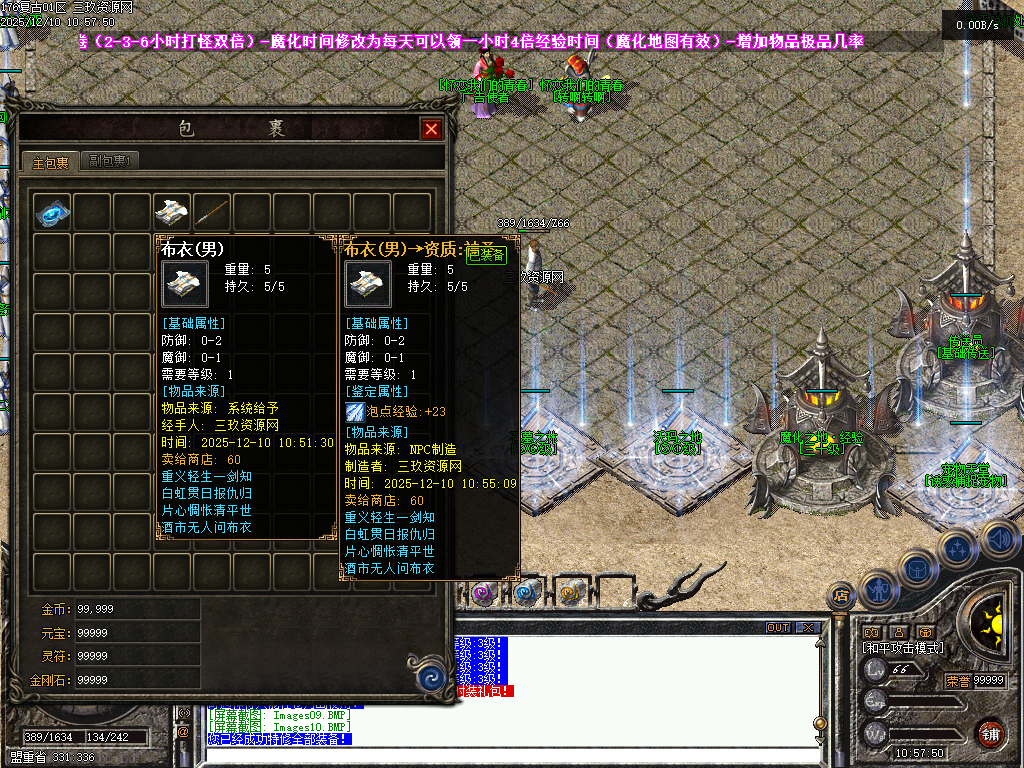Open the red 铺 stall button
The height and width of the screenshot is (768, 1024).
click(990, 734)
